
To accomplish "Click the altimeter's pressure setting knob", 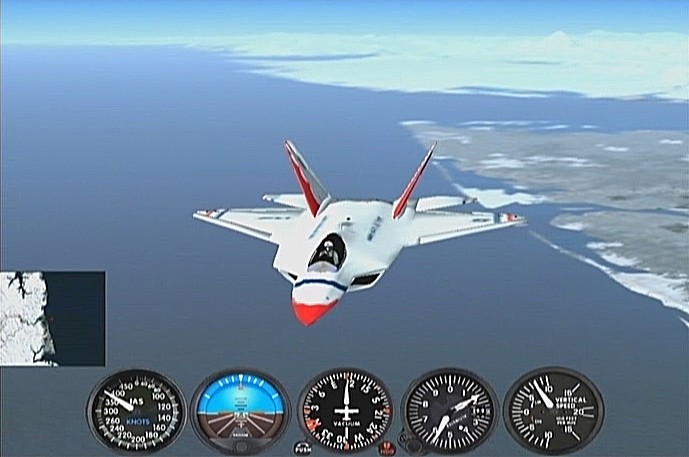I will 409,441.
